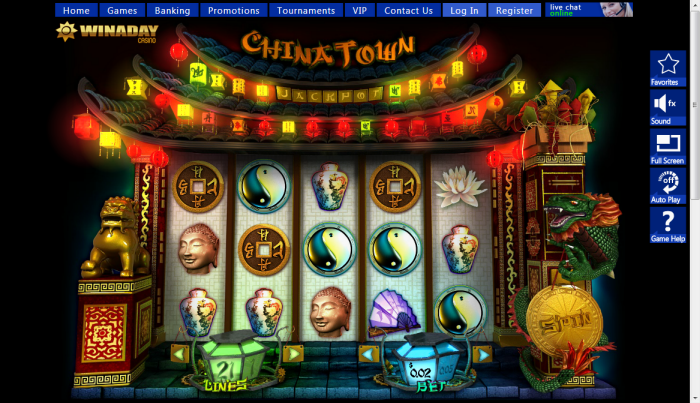Toggle the Sound fx button

pos(667,108)
